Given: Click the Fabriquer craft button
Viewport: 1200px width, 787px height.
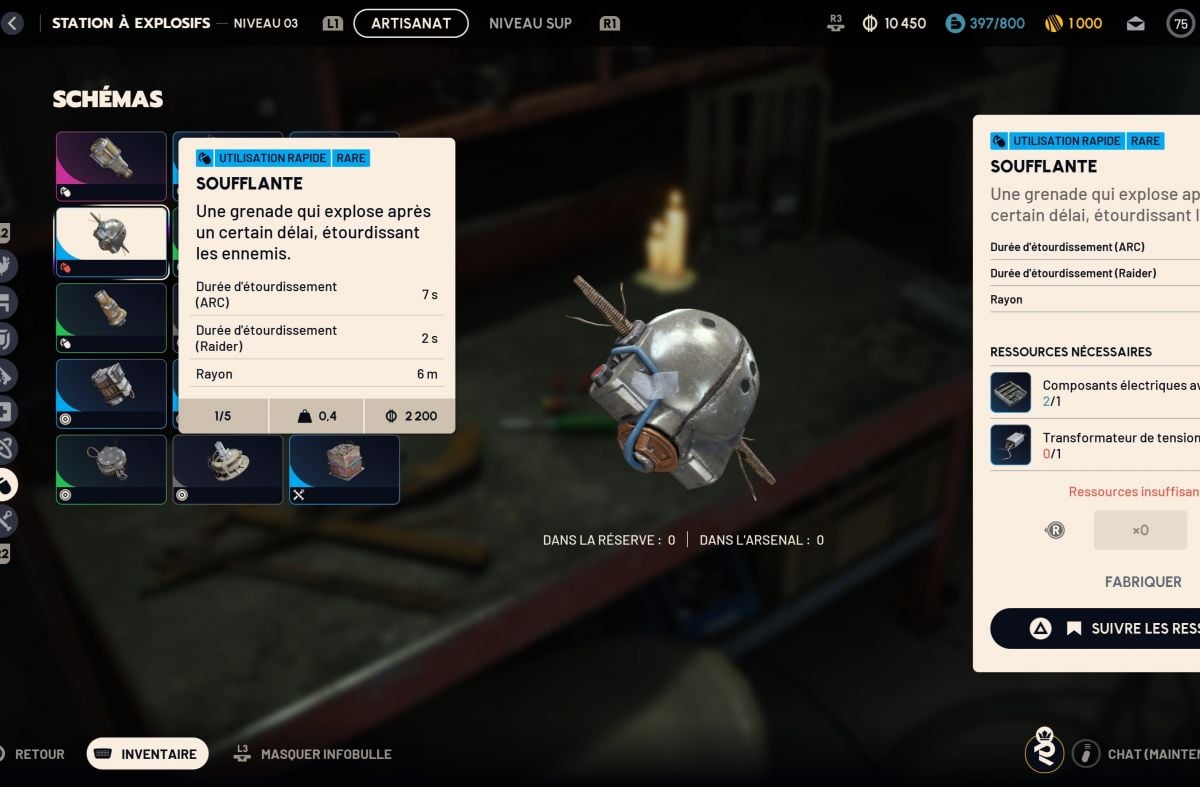Looking at the screenshot, I should pos(1142,581).
